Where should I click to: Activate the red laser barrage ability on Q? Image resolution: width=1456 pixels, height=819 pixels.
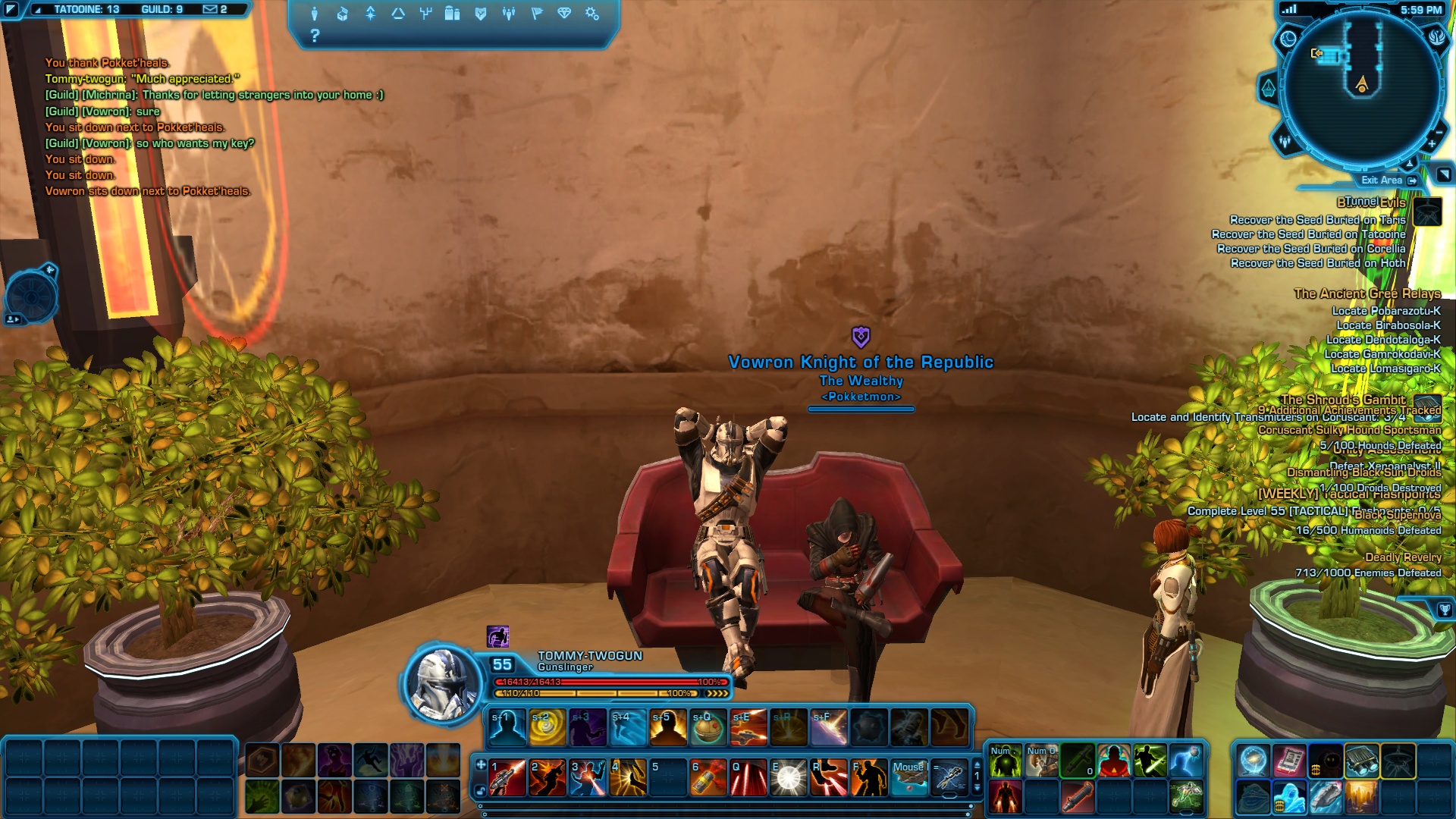point(748,778)
